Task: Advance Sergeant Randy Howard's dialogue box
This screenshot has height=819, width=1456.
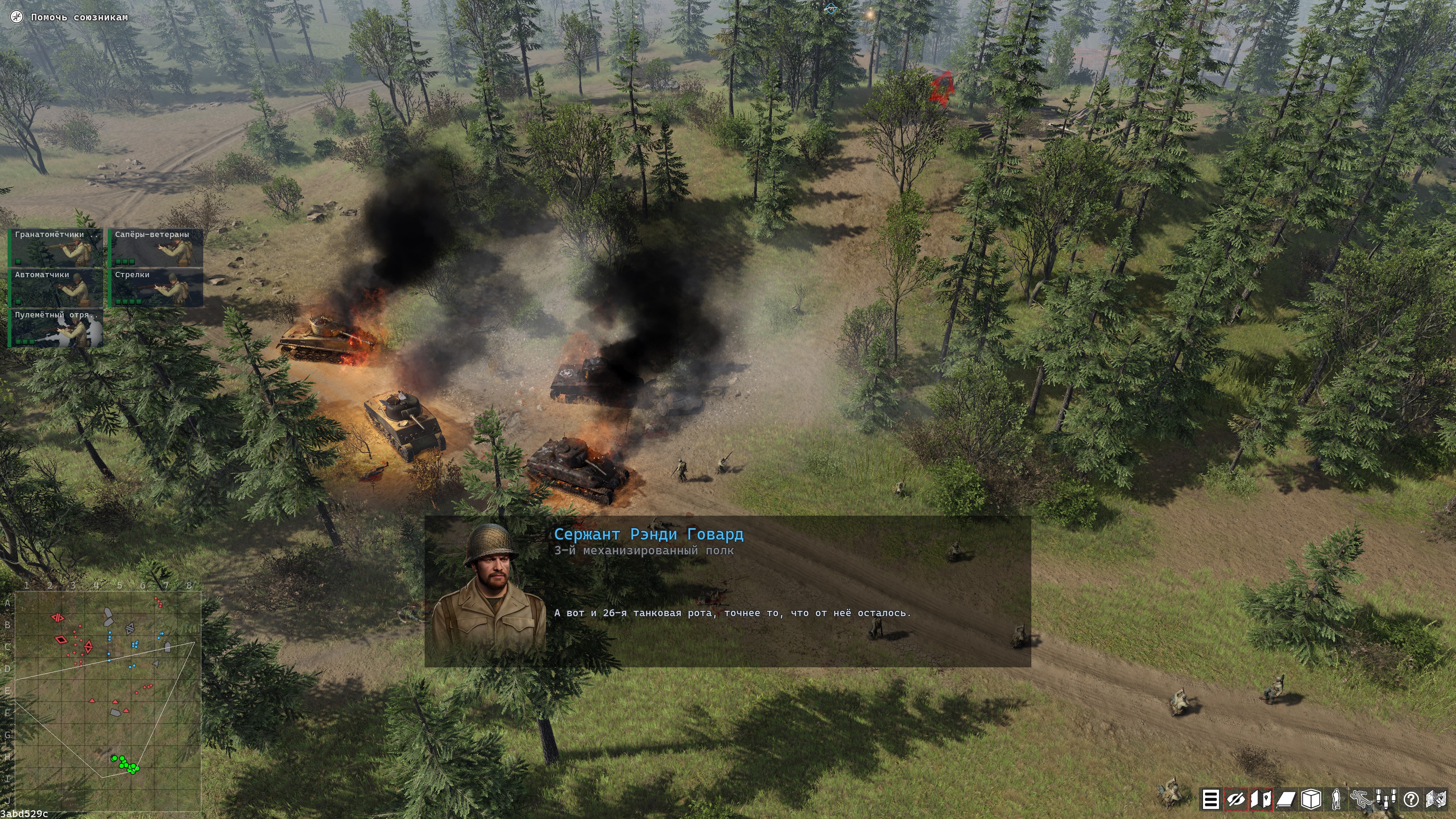Action: point(728,591)
